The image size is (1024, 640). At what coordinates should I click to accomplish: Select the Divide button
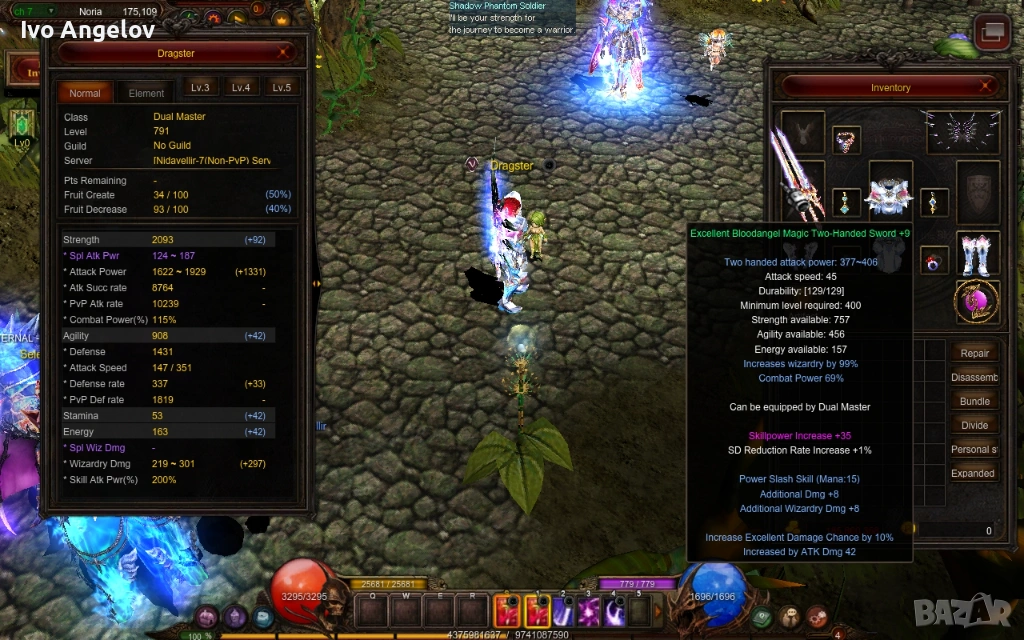(x=974, y=425)
